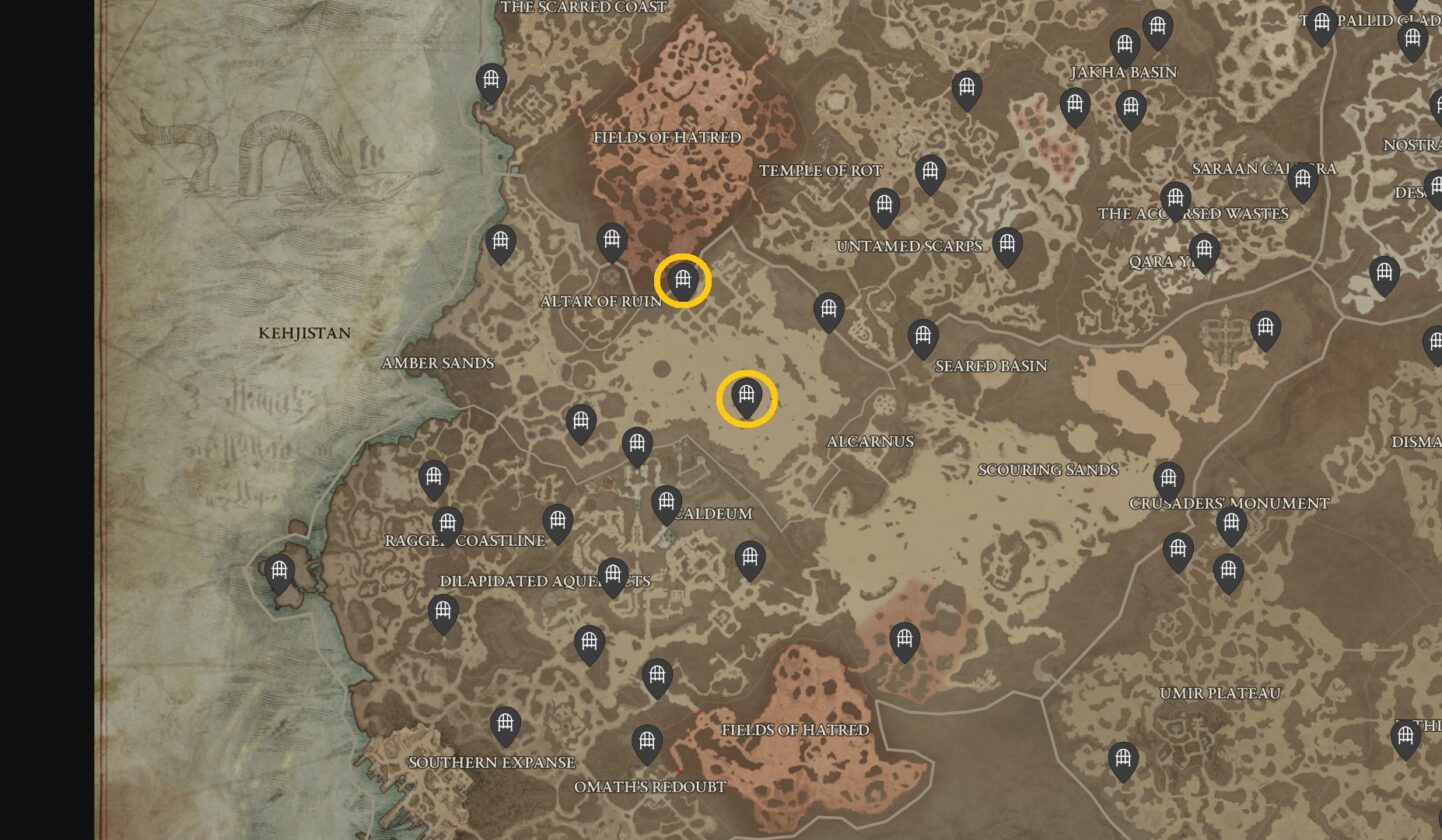
Task: Click the marker below Caldeum label
Action: pos(752,560)
